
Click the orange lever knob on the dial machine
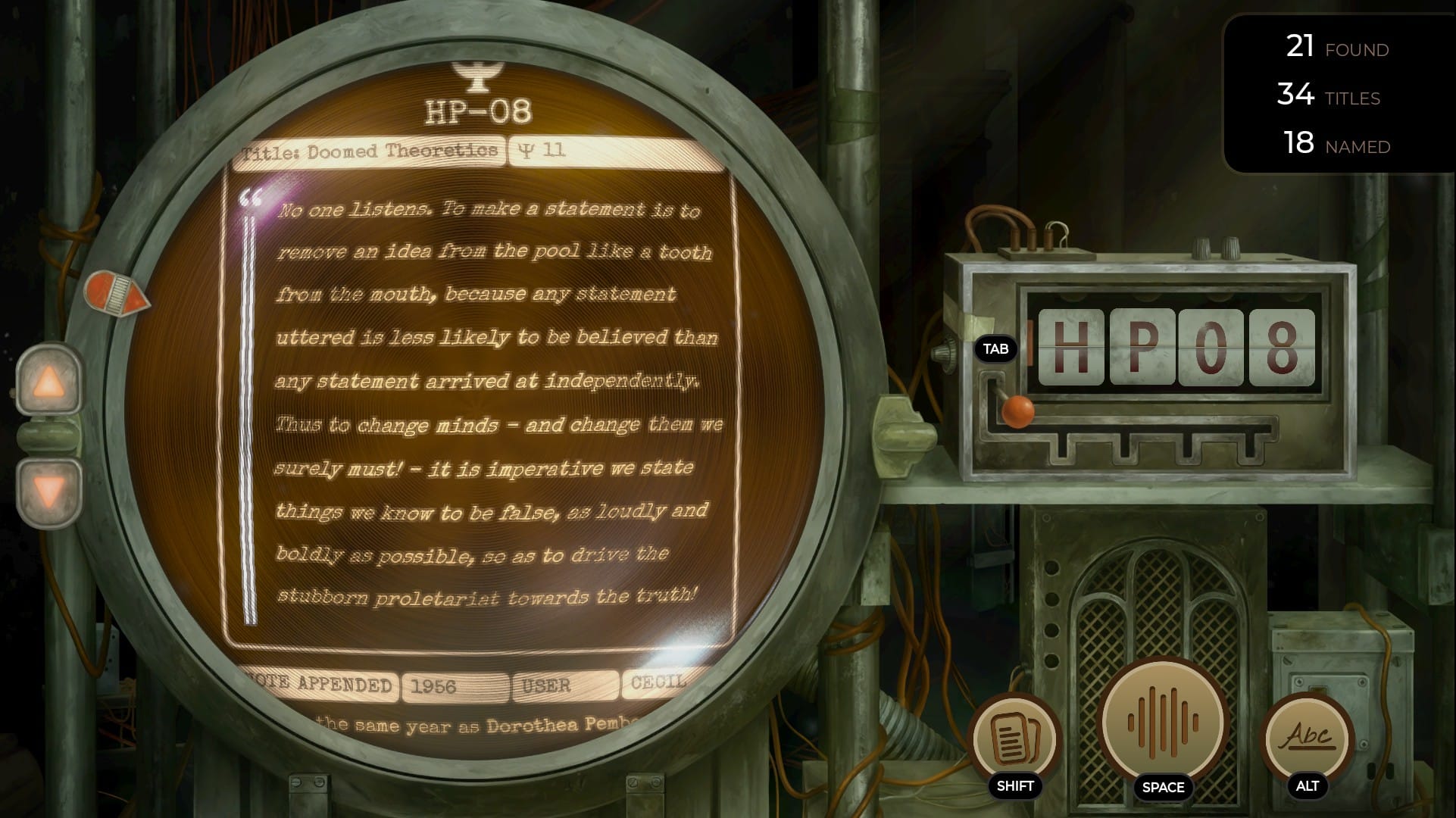[x=1017, y=411]
